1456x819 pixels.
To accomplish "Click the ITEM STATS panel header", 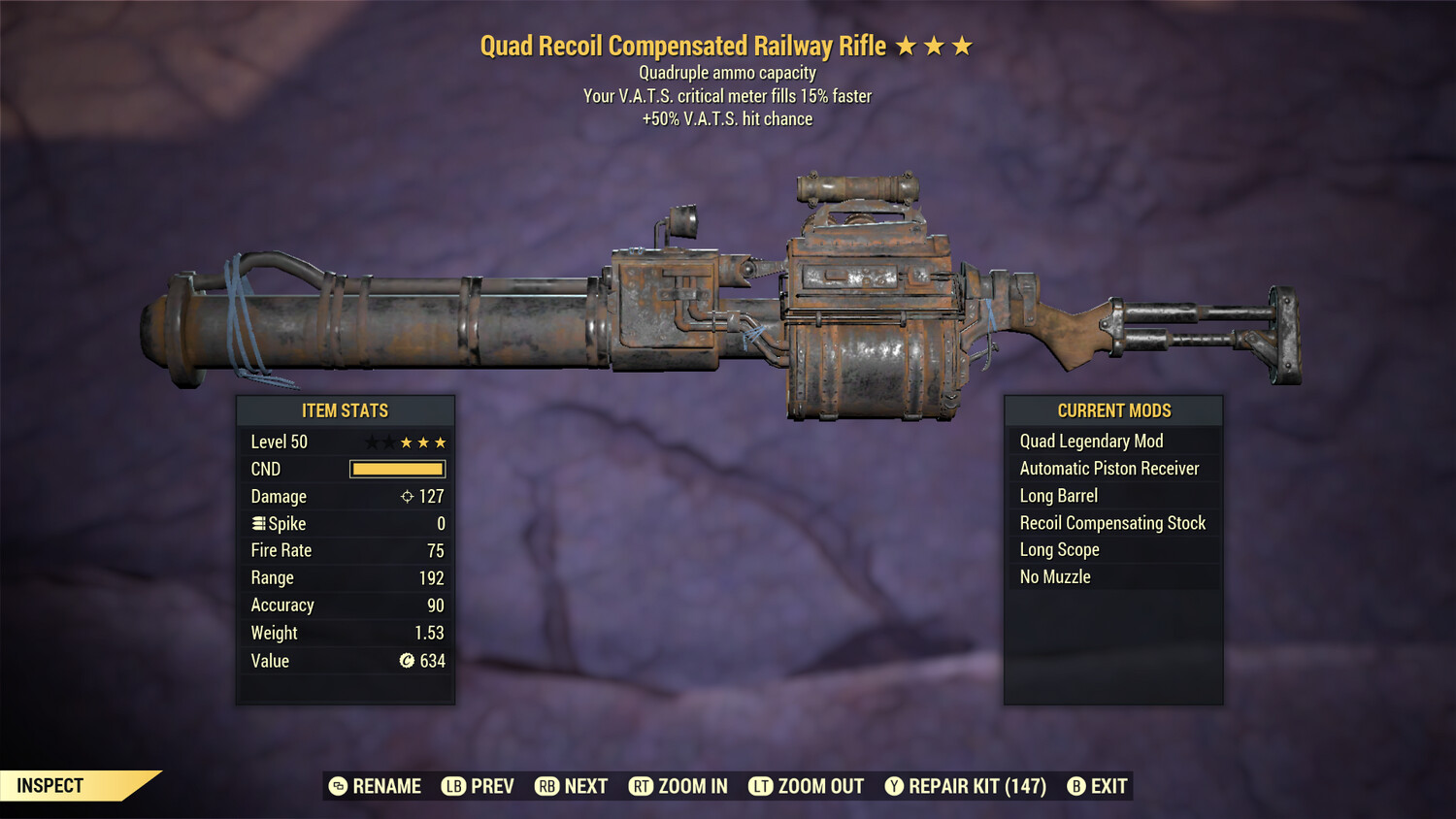I will 345,410.
